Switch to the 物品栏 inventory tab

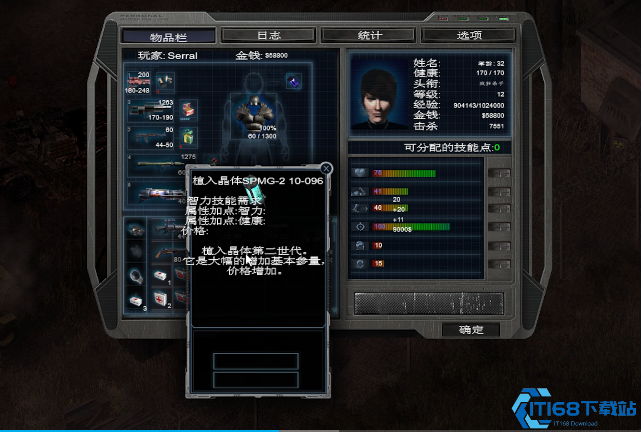[x=169, y=34]
